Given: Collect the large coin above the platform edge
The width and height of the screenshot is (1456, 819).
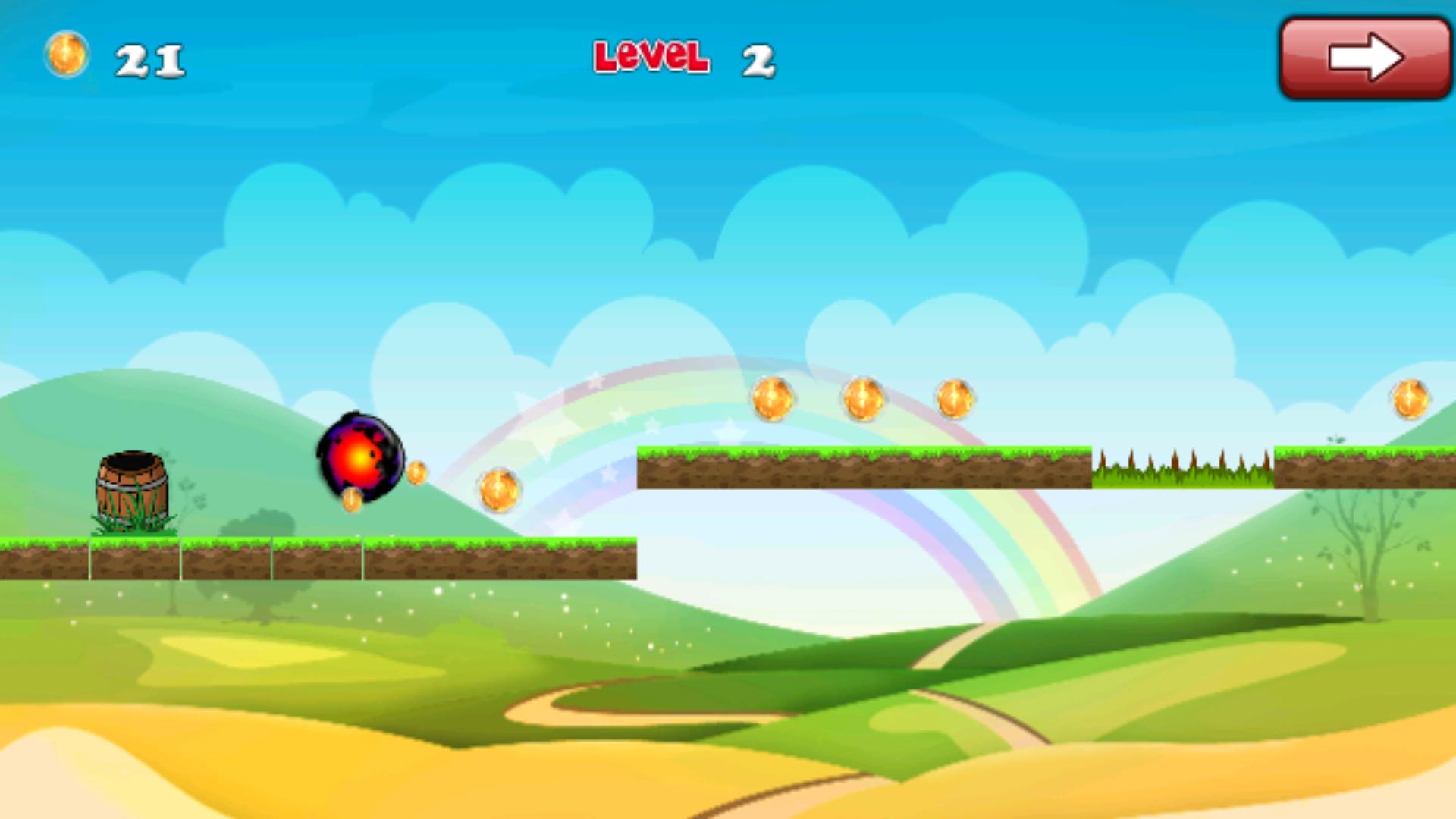Looking at the screenshot, I should pos(498,489).
